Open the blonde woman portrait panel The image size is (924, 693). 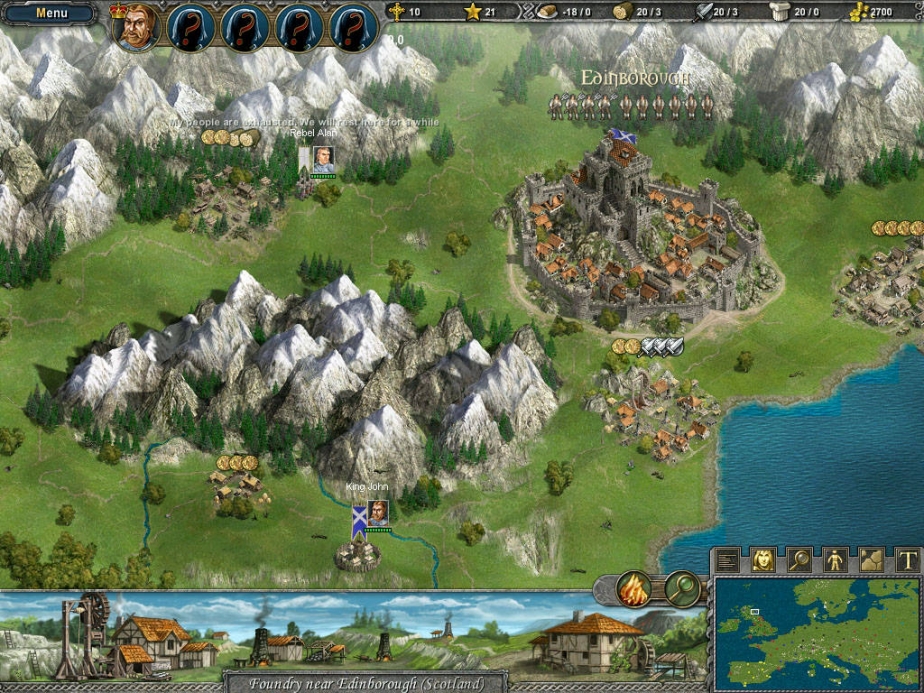763,561
